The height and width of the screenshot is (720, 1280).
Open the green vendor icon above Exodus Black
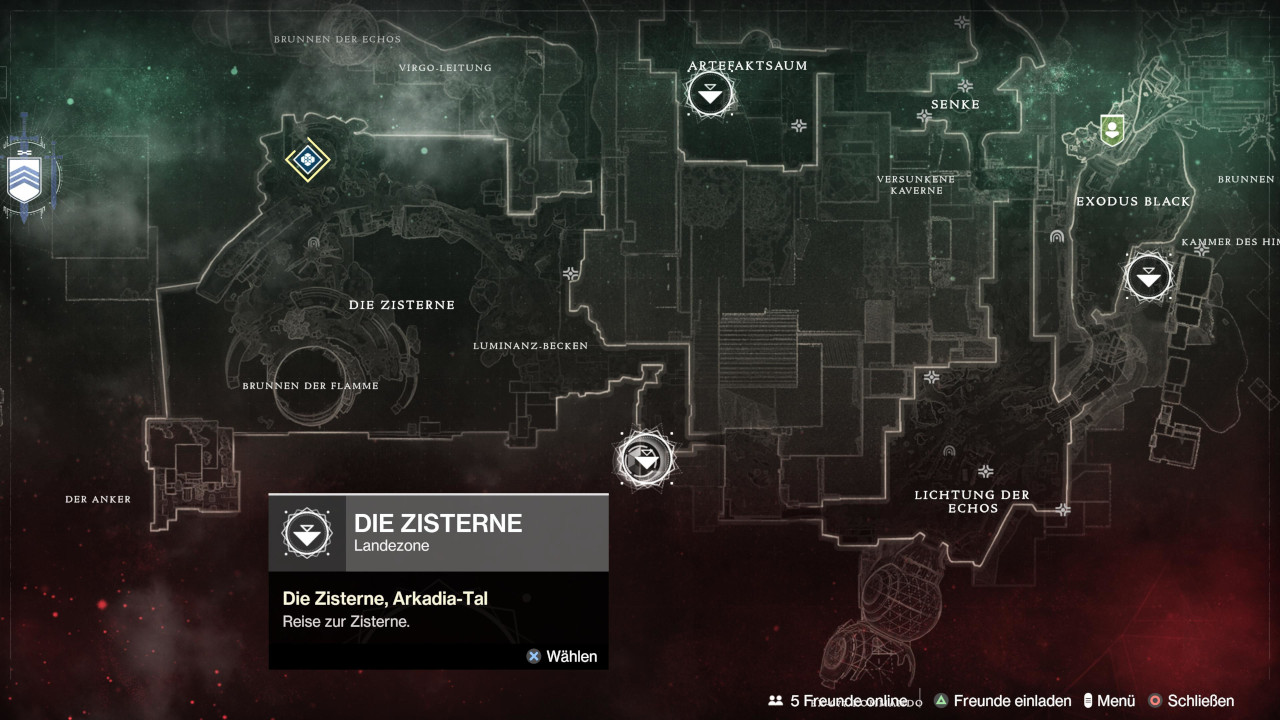pyautogui.click(x=1109, y=129)
